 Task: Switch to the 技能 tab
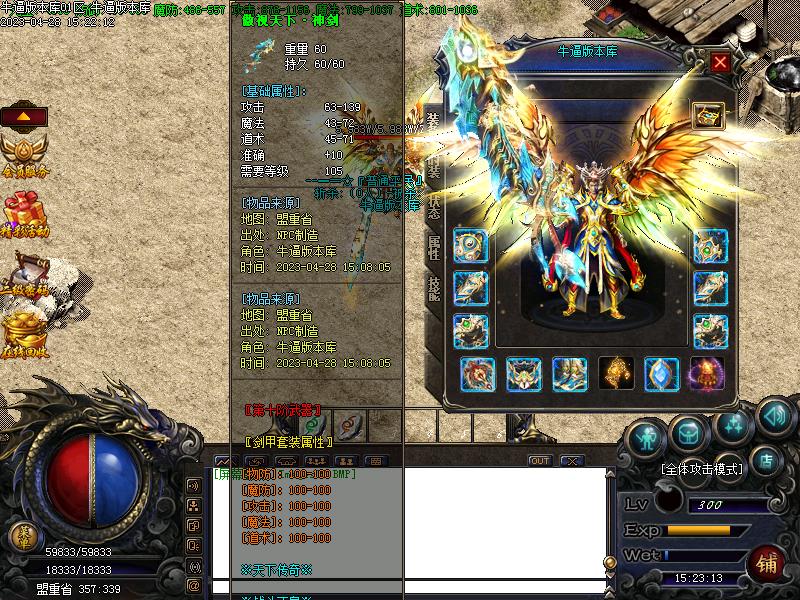tap(434, 289)
